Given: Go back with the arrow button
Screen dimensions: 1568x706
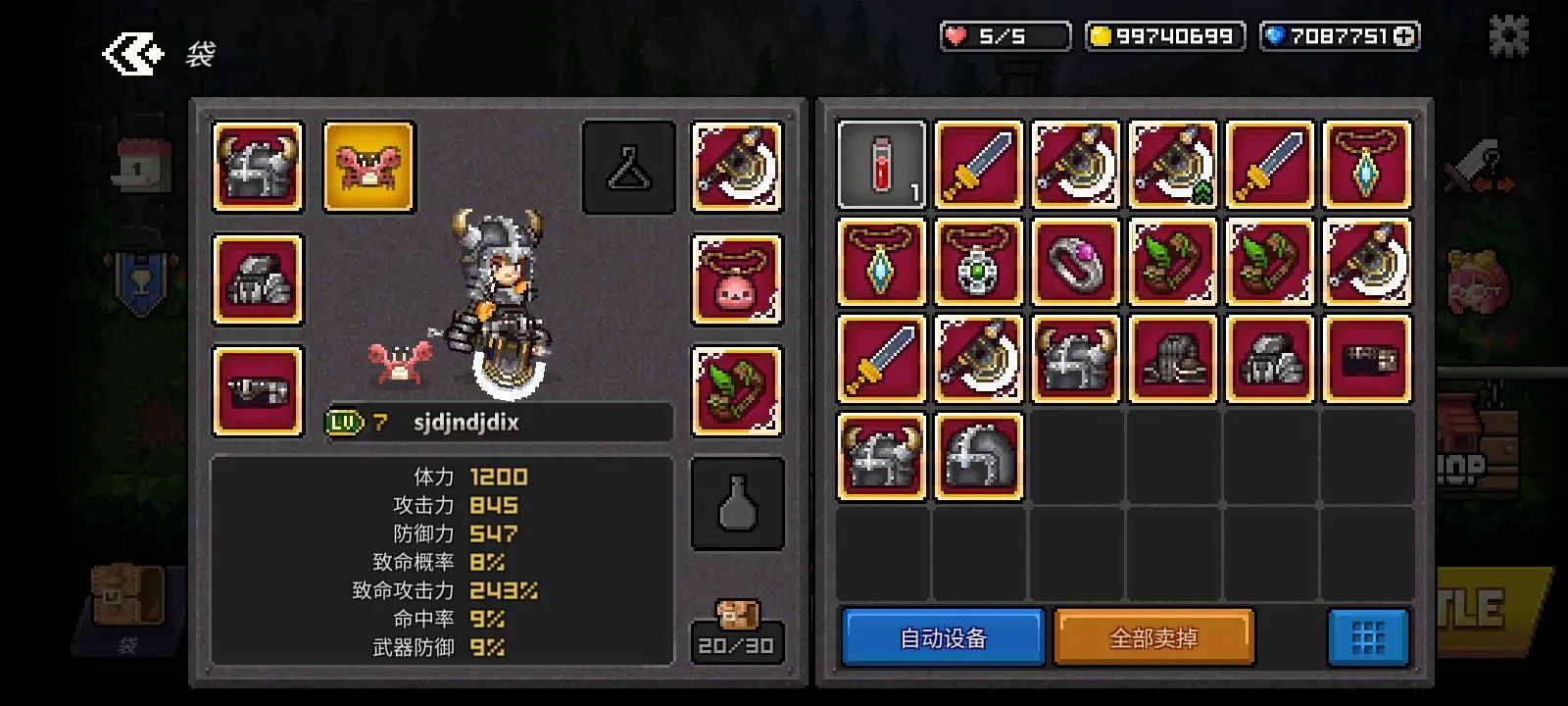Looking at the screenshot, I should (x=132, y=54).
